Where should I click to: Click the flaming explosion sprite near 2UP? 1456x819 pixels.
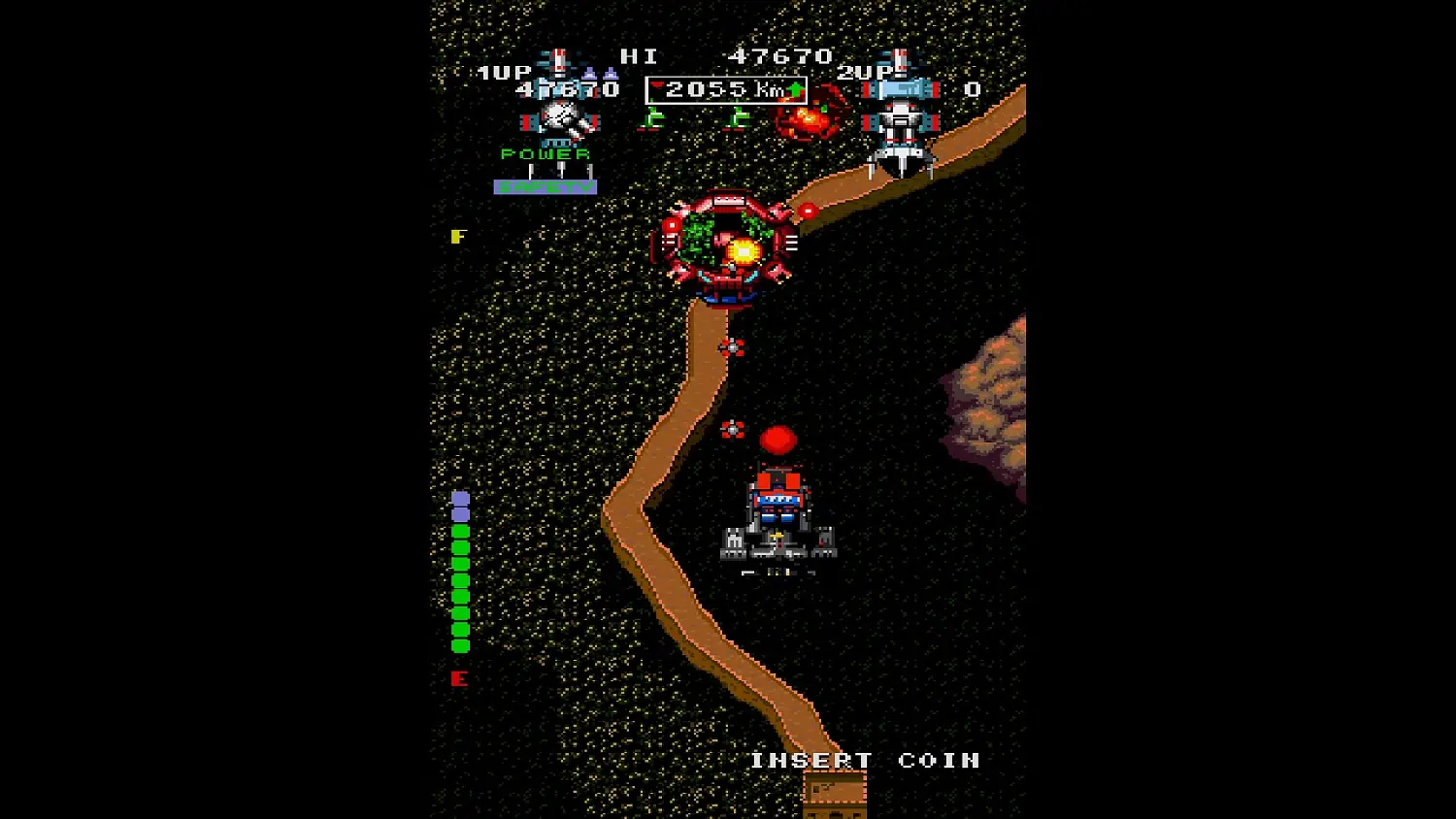(808, 118)
